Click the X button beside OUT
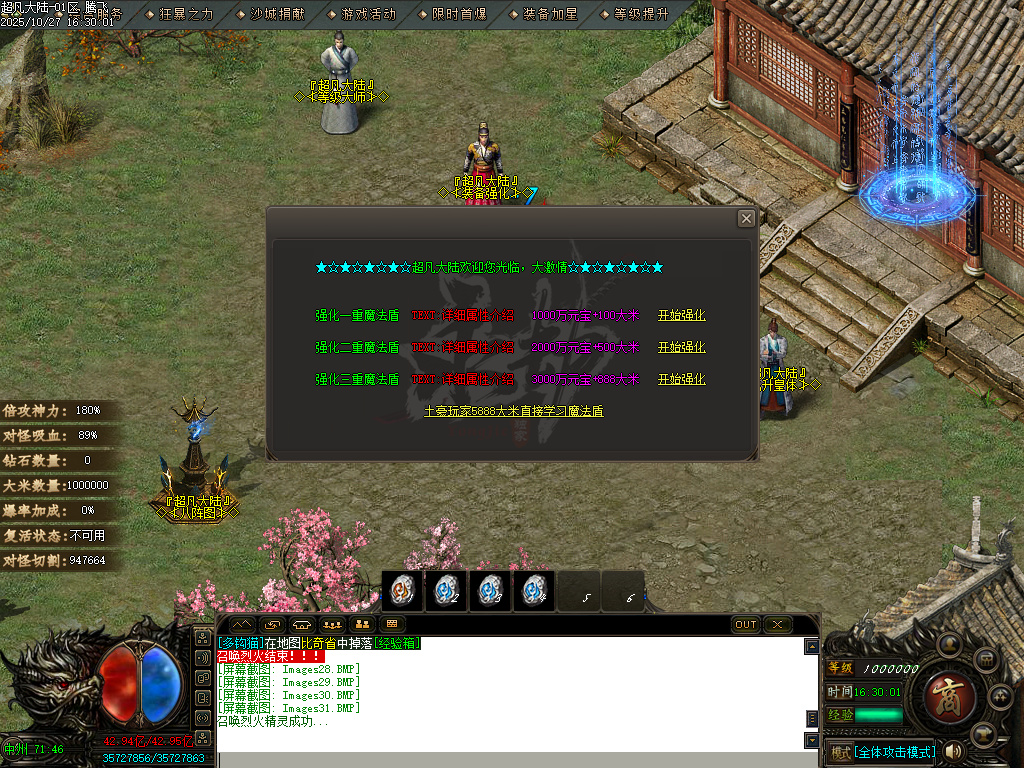 [x=777, y=625]
